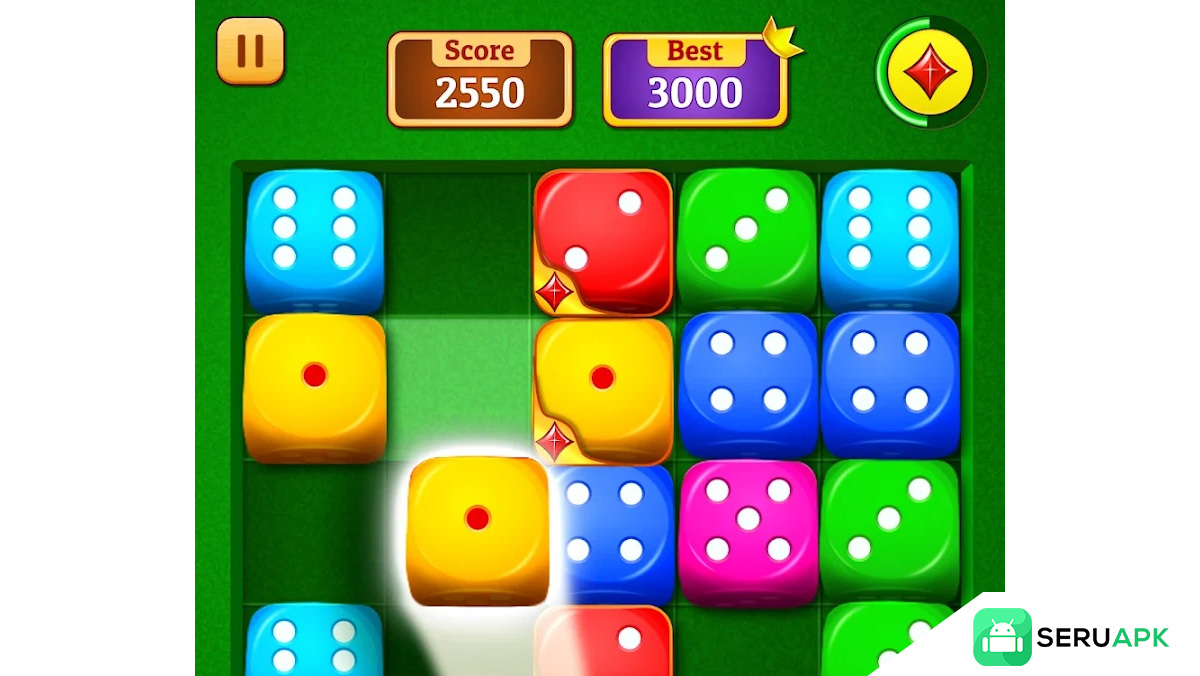
Task: Click the glowing yellow one die
Action: [478, 530]
